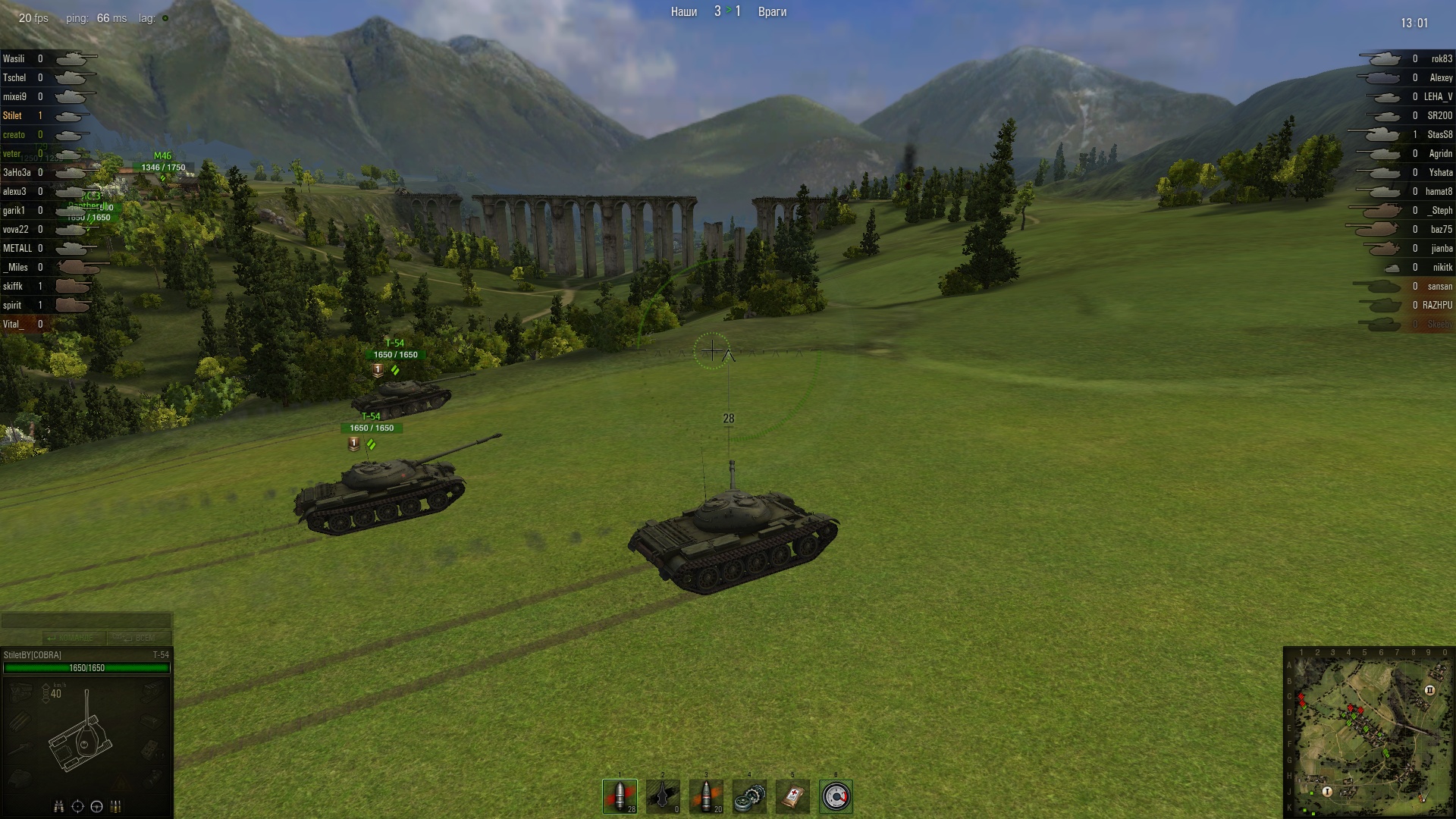Switch to the high-explosive shell with 20 rounds
The width and height of the screenshot is (1456, 819).
coord(706,796)
